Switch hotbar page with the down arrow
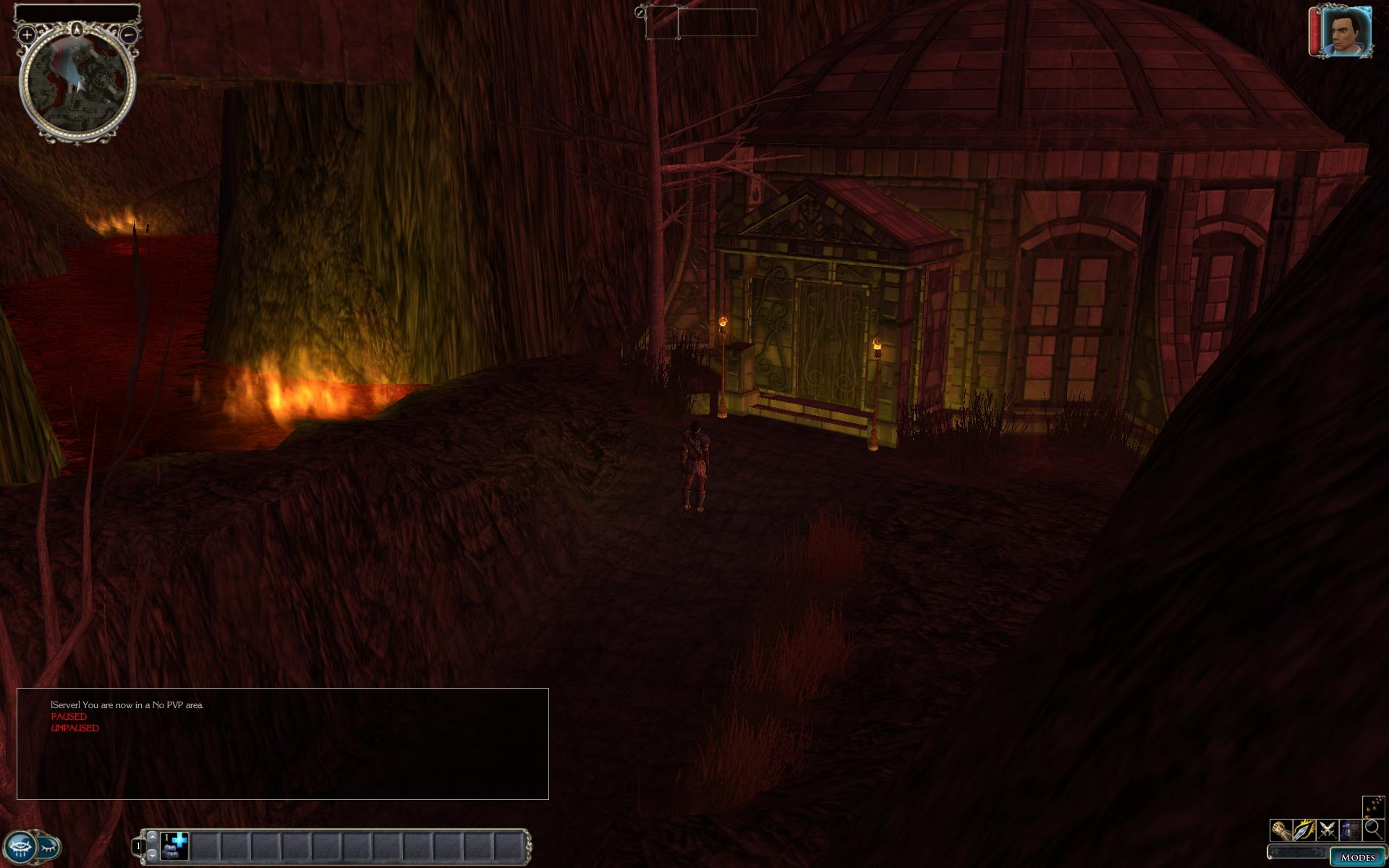 tap(152, 855)
